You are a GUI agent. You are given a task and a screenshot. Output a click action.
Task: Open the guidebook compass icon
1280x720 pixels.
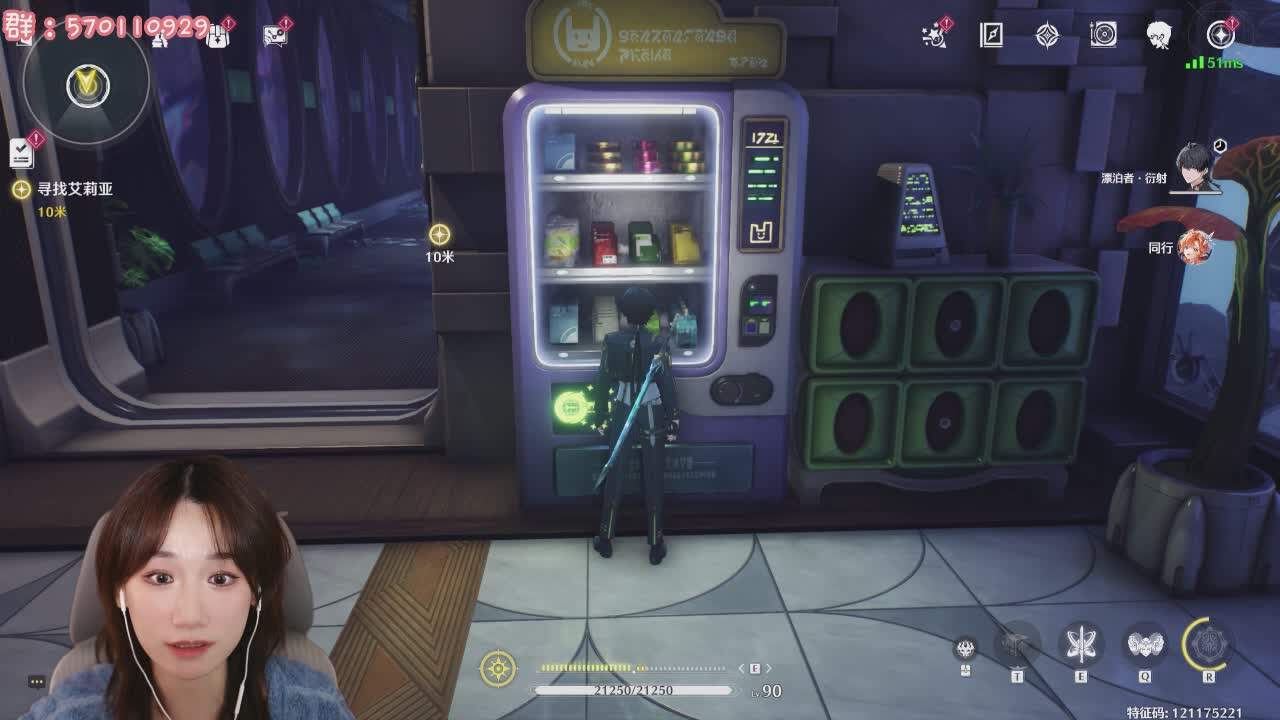click(x=991, y=36)
